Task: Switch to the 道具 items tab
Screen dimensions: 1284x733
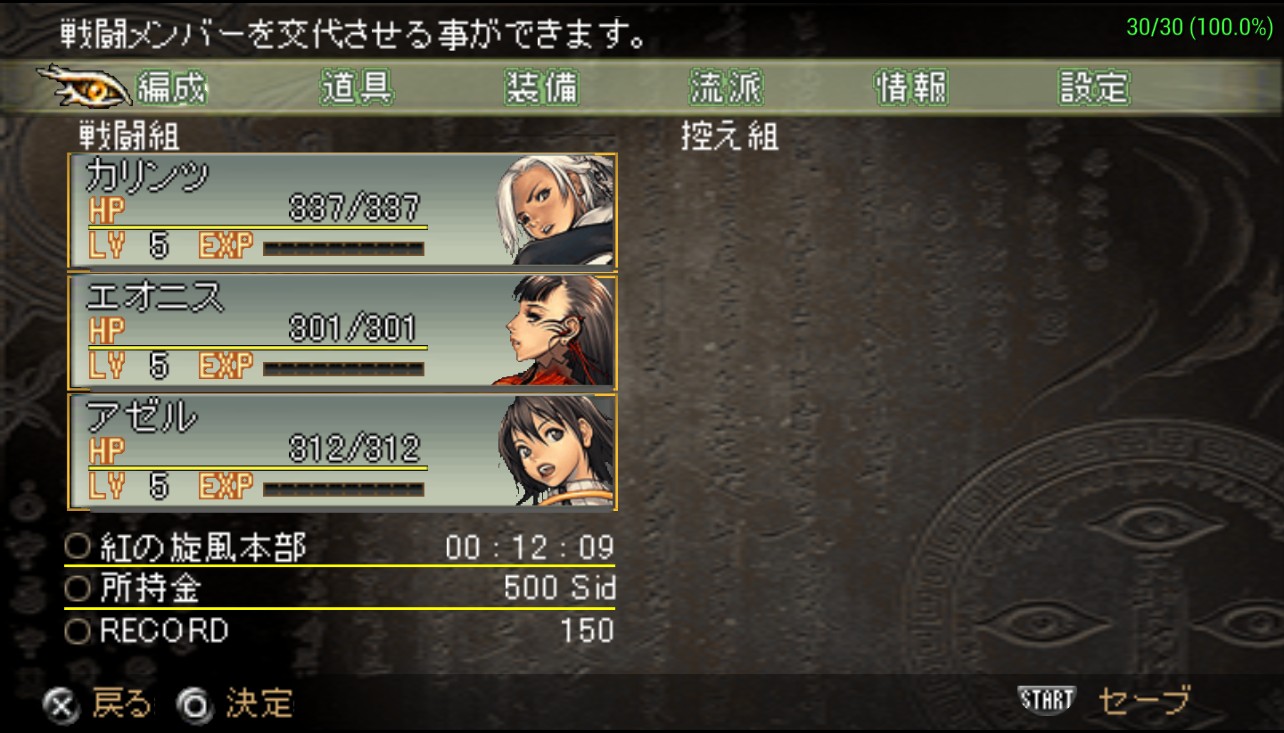Action: click(x=356, y=89)
